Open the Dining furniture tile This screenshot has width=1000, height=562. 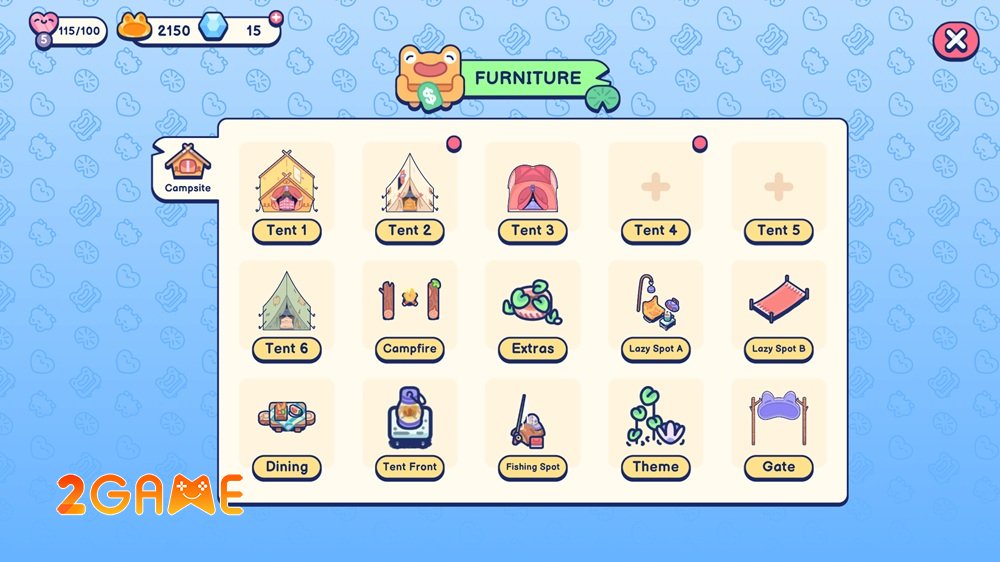coord(287,427)
